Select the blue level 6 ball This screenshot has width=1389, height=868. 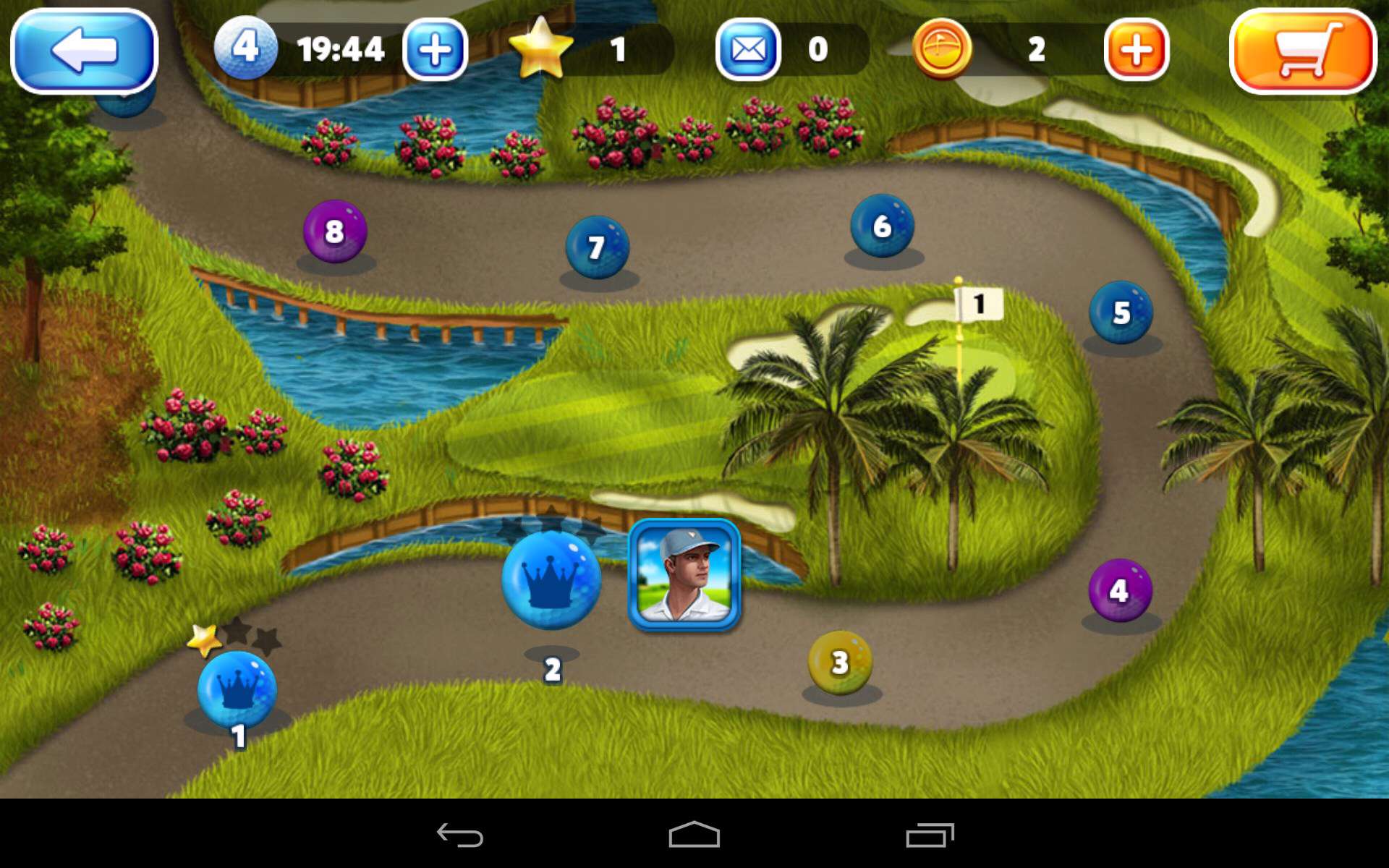pos(882,226)
